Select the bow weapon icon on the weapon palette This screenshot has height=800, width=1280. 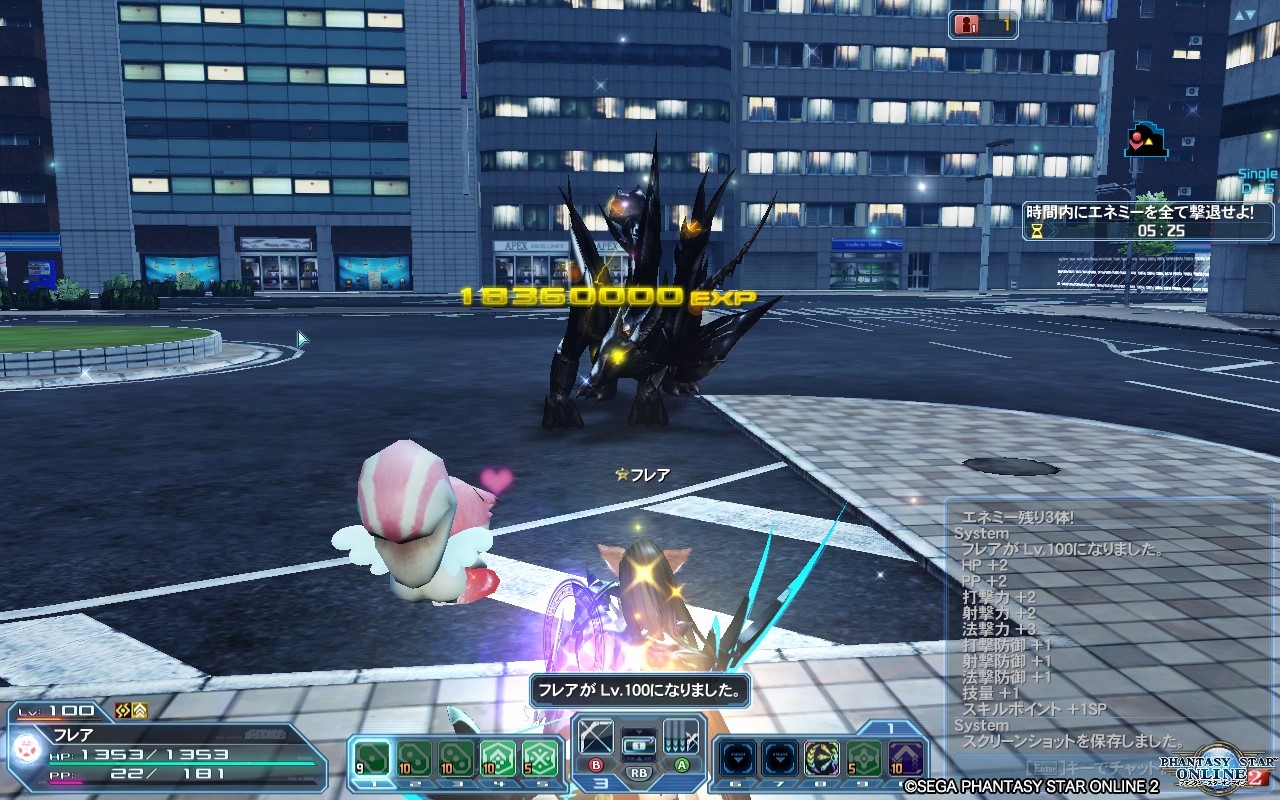595,737
